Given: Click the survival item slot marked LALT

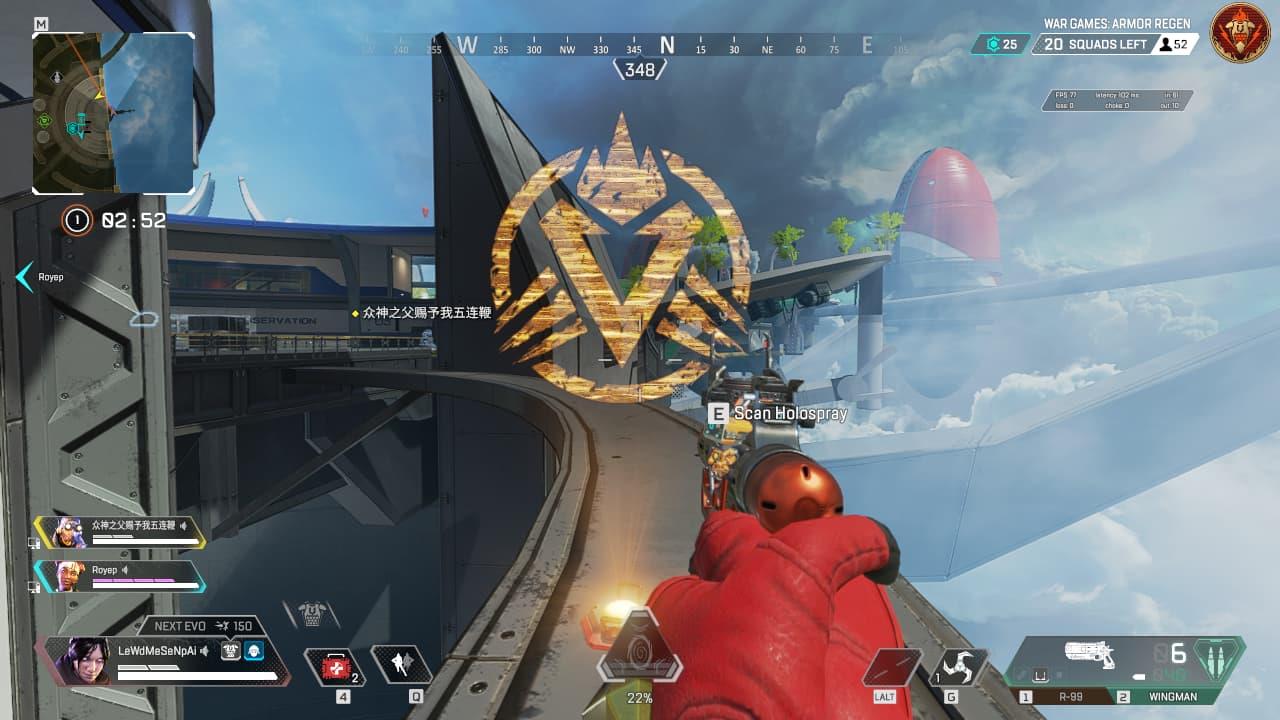Looking at the screenshot, I should click(x=893, y=666).
